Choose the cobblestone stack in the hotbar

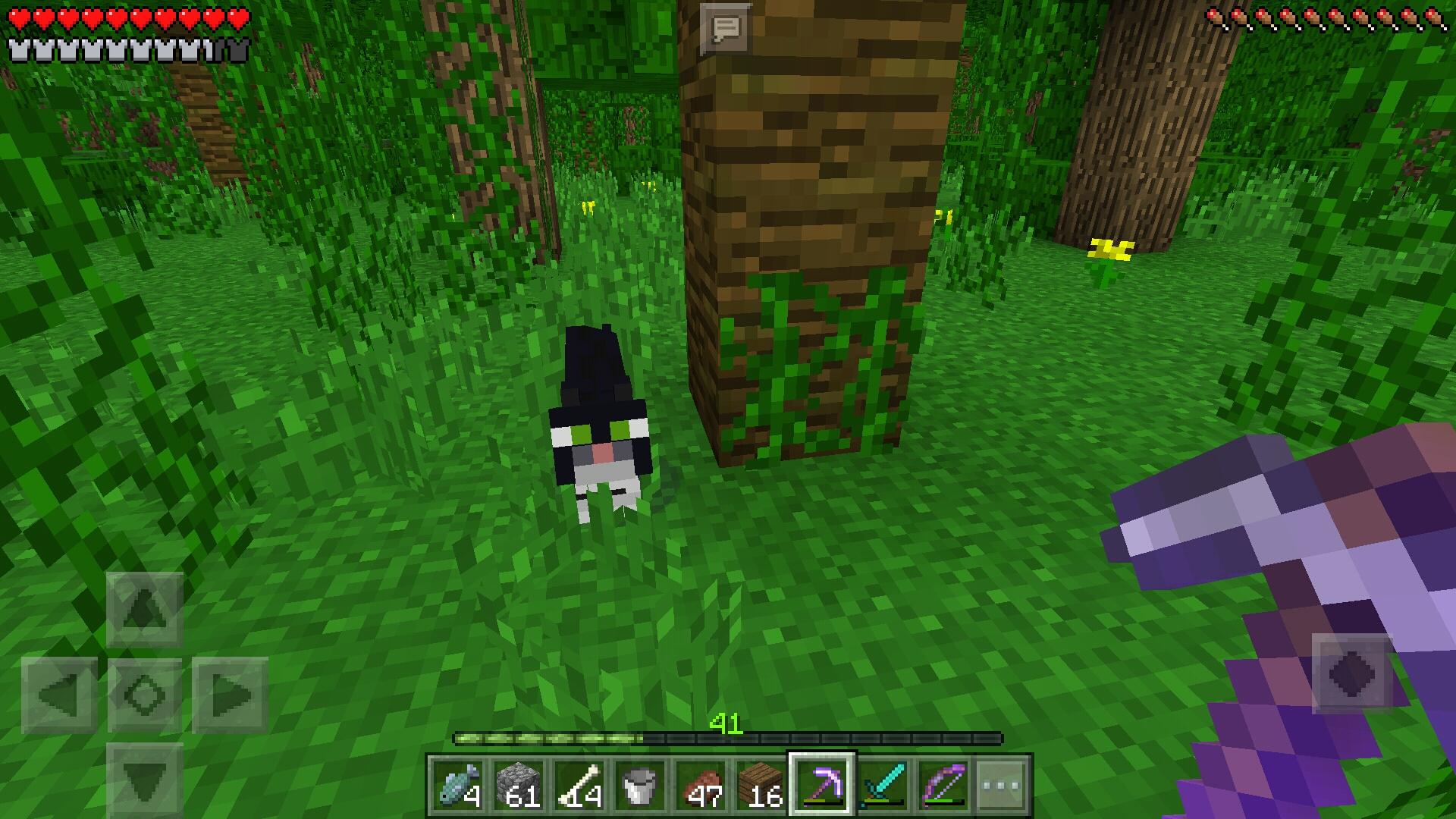[519, 786]
